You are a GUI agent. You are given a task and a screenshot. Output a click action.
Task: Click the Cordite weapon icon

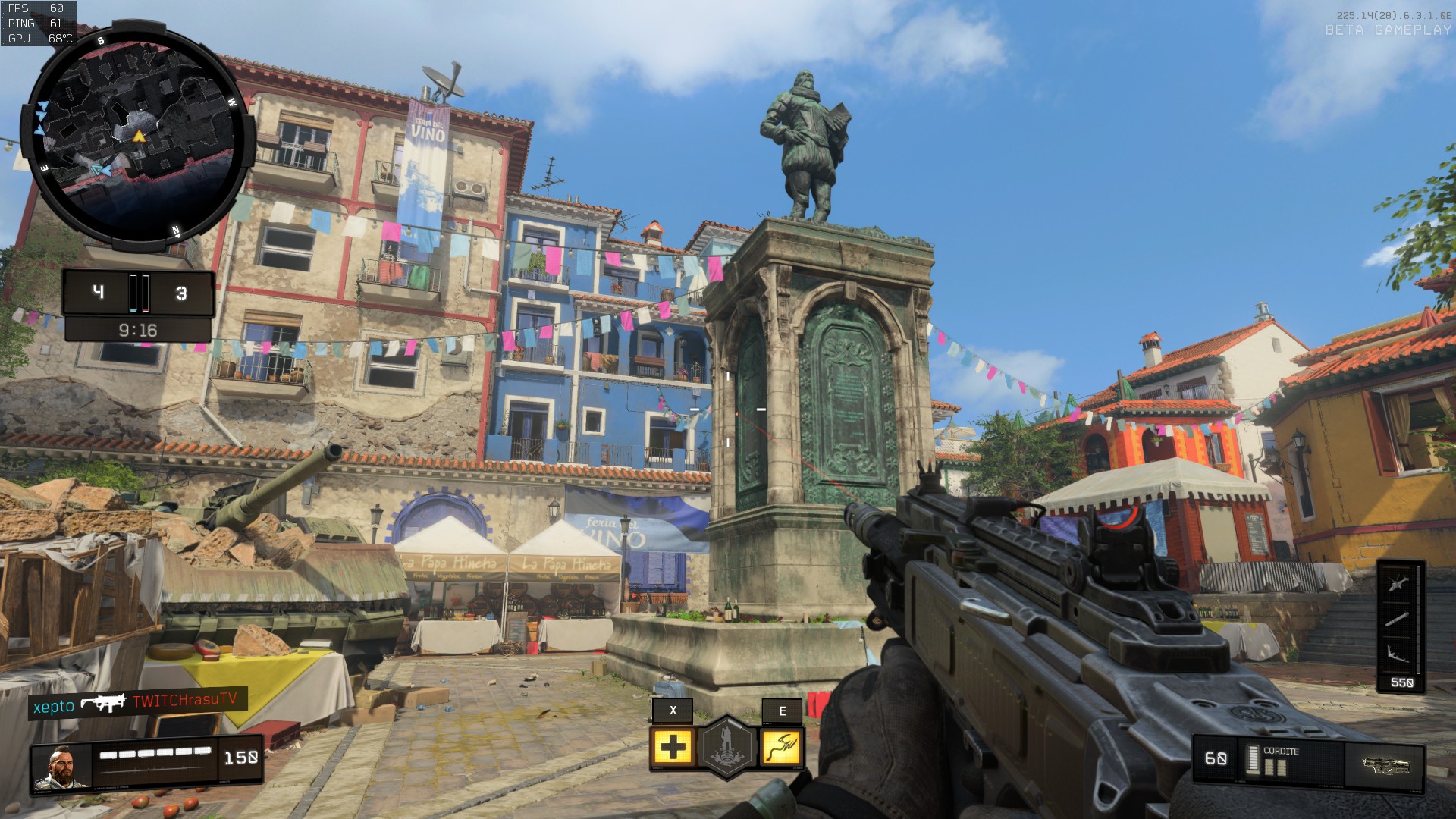tap(1385, 764)
